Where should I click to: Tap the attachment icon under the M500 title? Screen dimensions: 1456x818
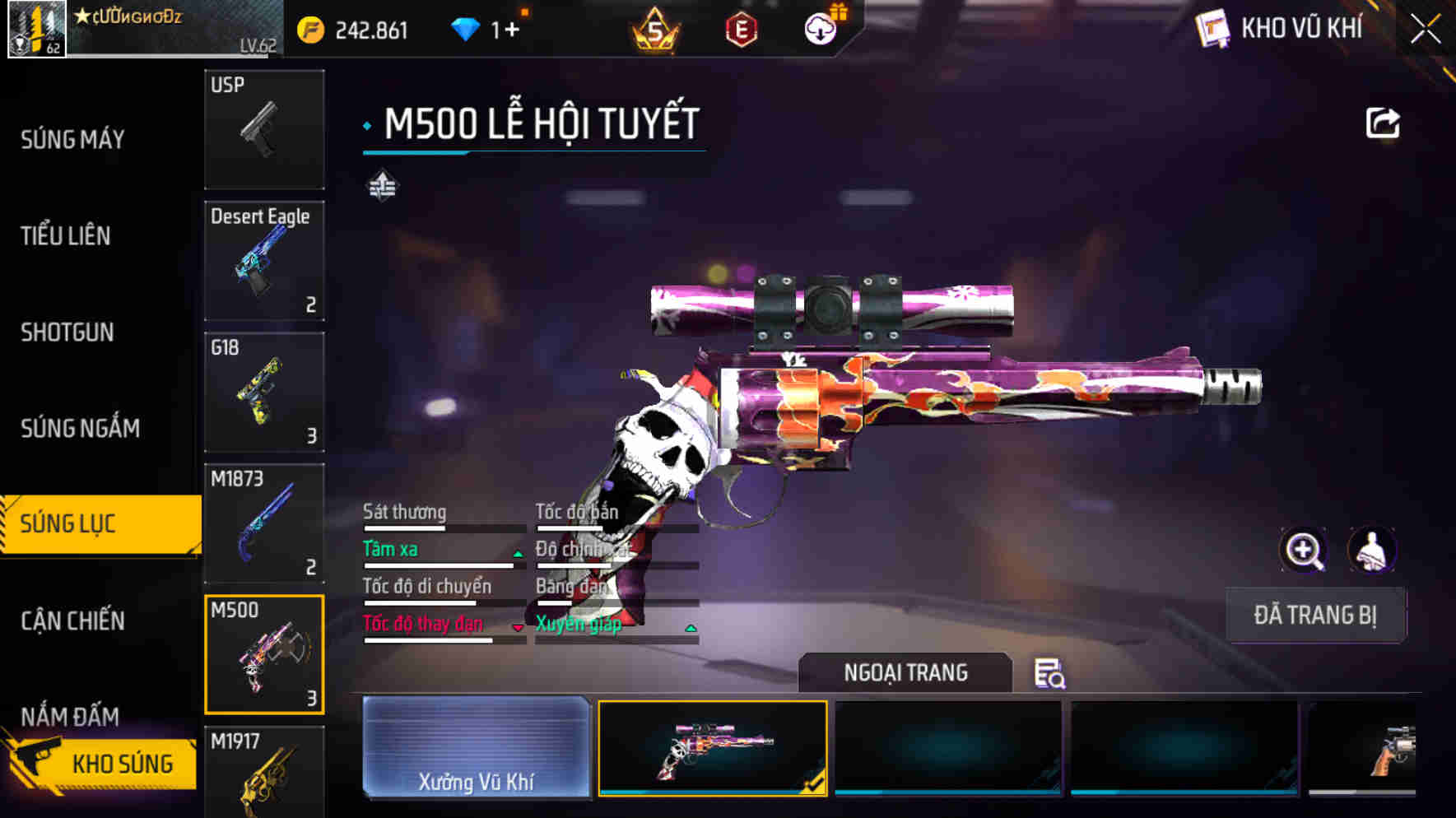(381, 186)
